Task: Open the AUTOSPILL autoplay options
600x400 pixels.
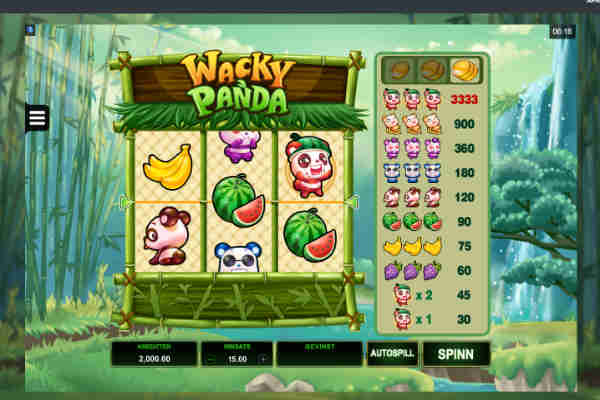Action: click(392, 354)
